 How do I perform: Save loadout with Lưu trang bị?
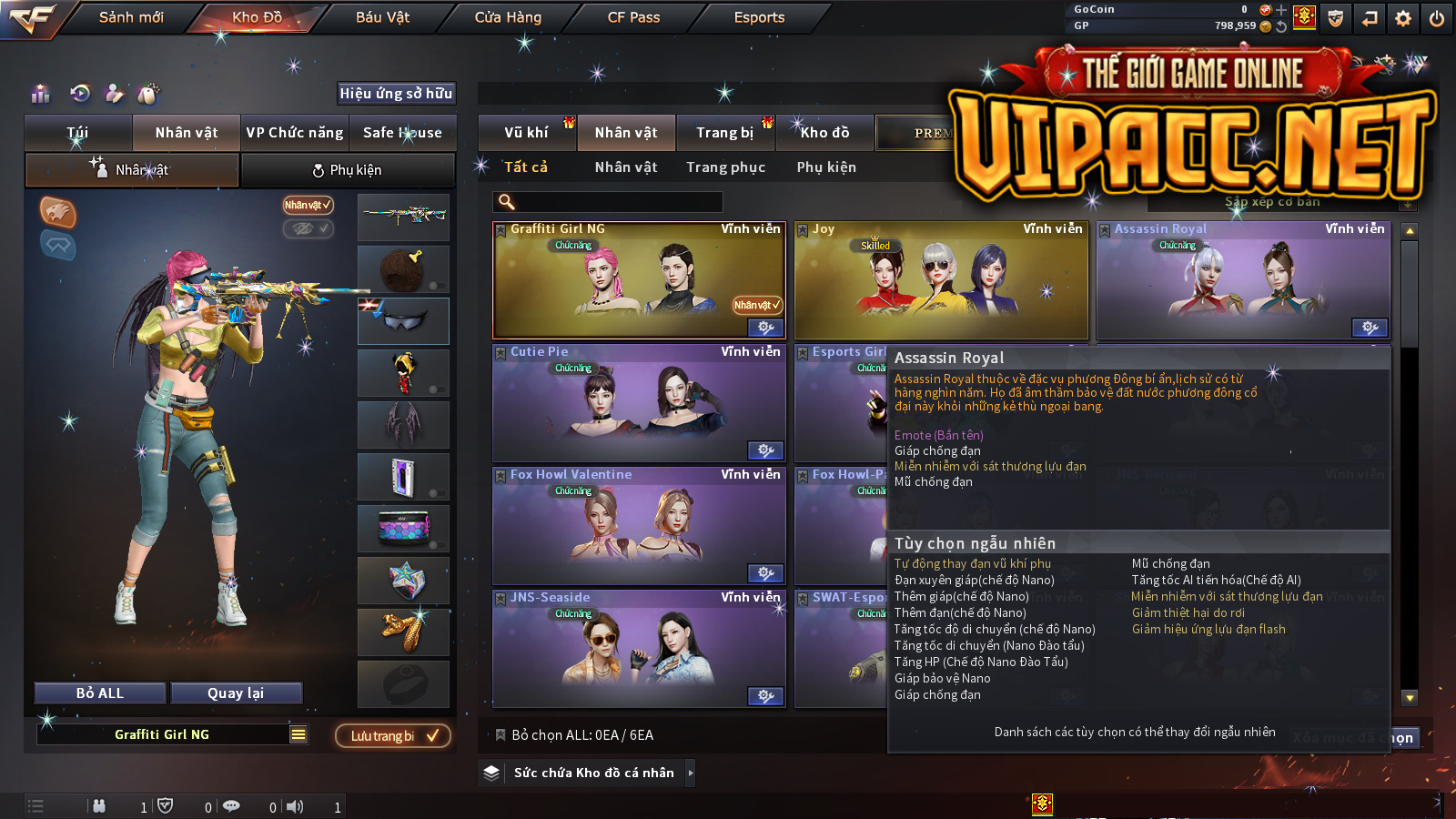click(393, 735)
